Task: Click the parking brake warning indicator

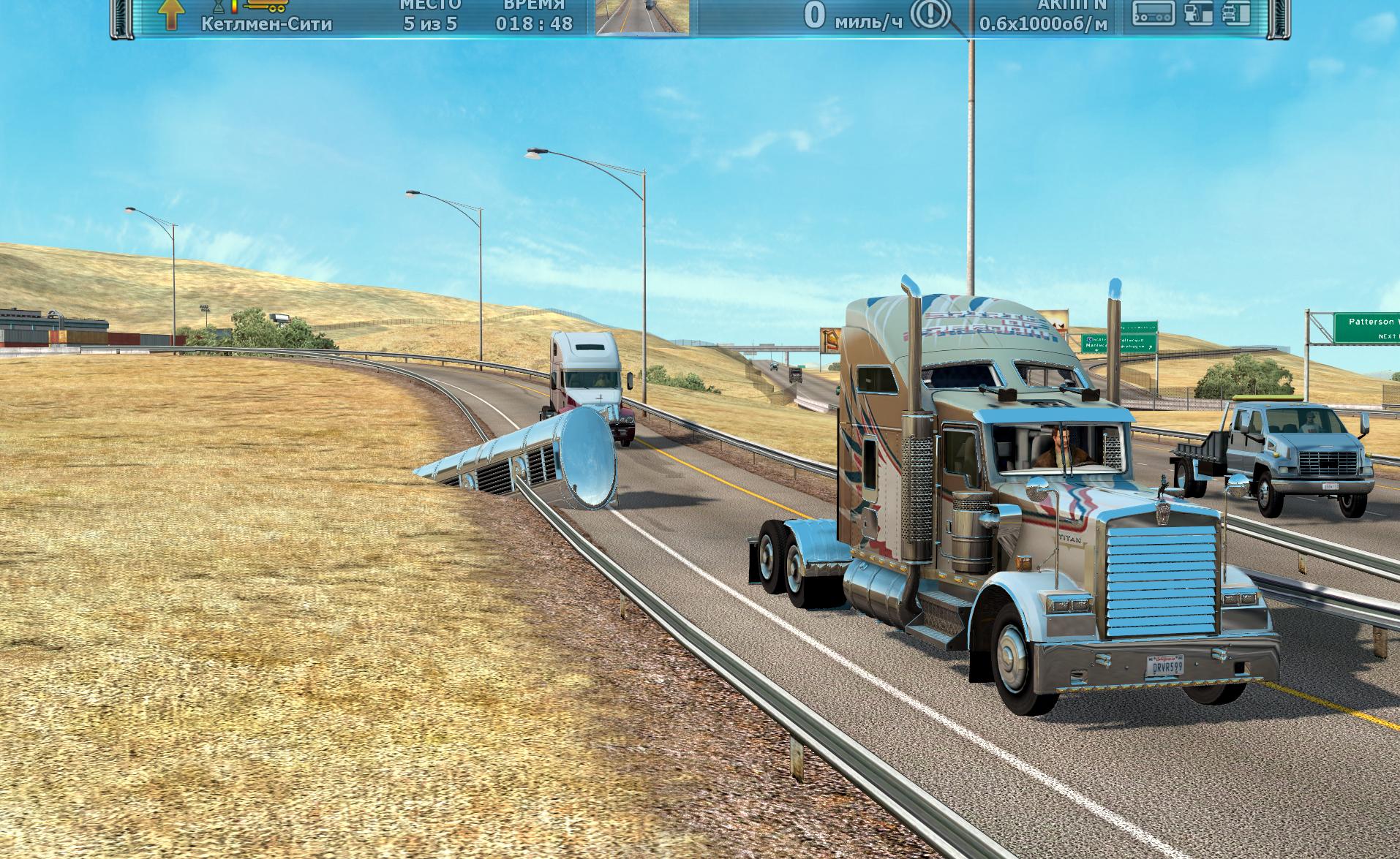Action: (x=930, y=13)
